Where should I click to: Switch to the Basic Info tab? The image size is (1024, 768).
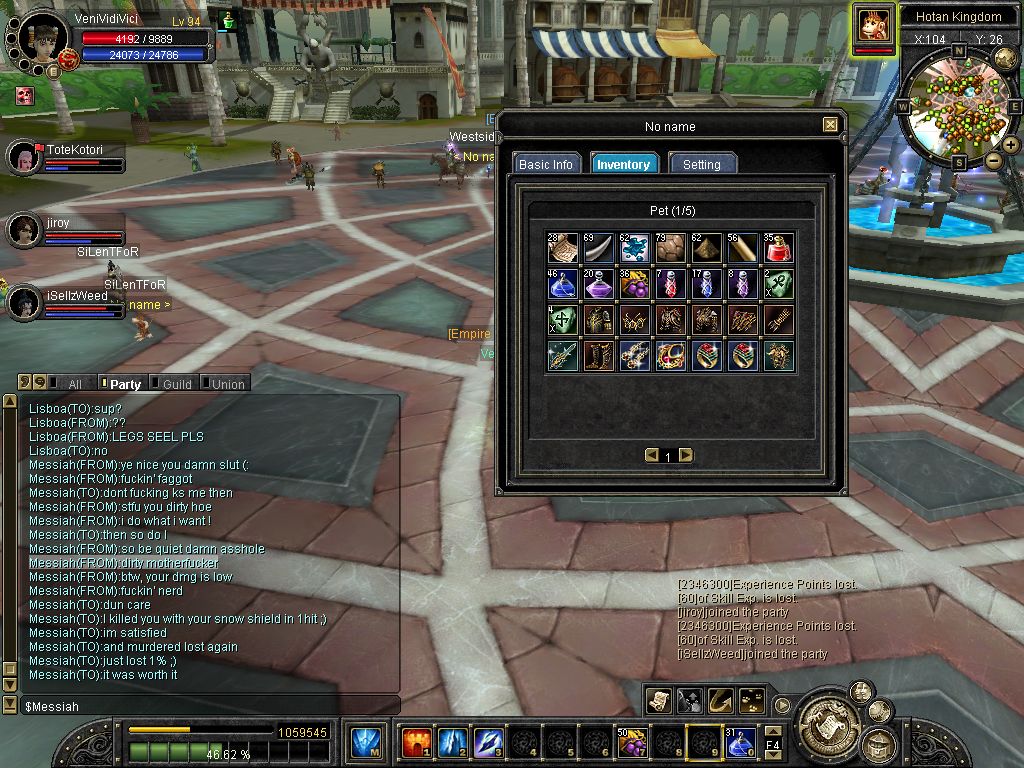pos(546,164)
